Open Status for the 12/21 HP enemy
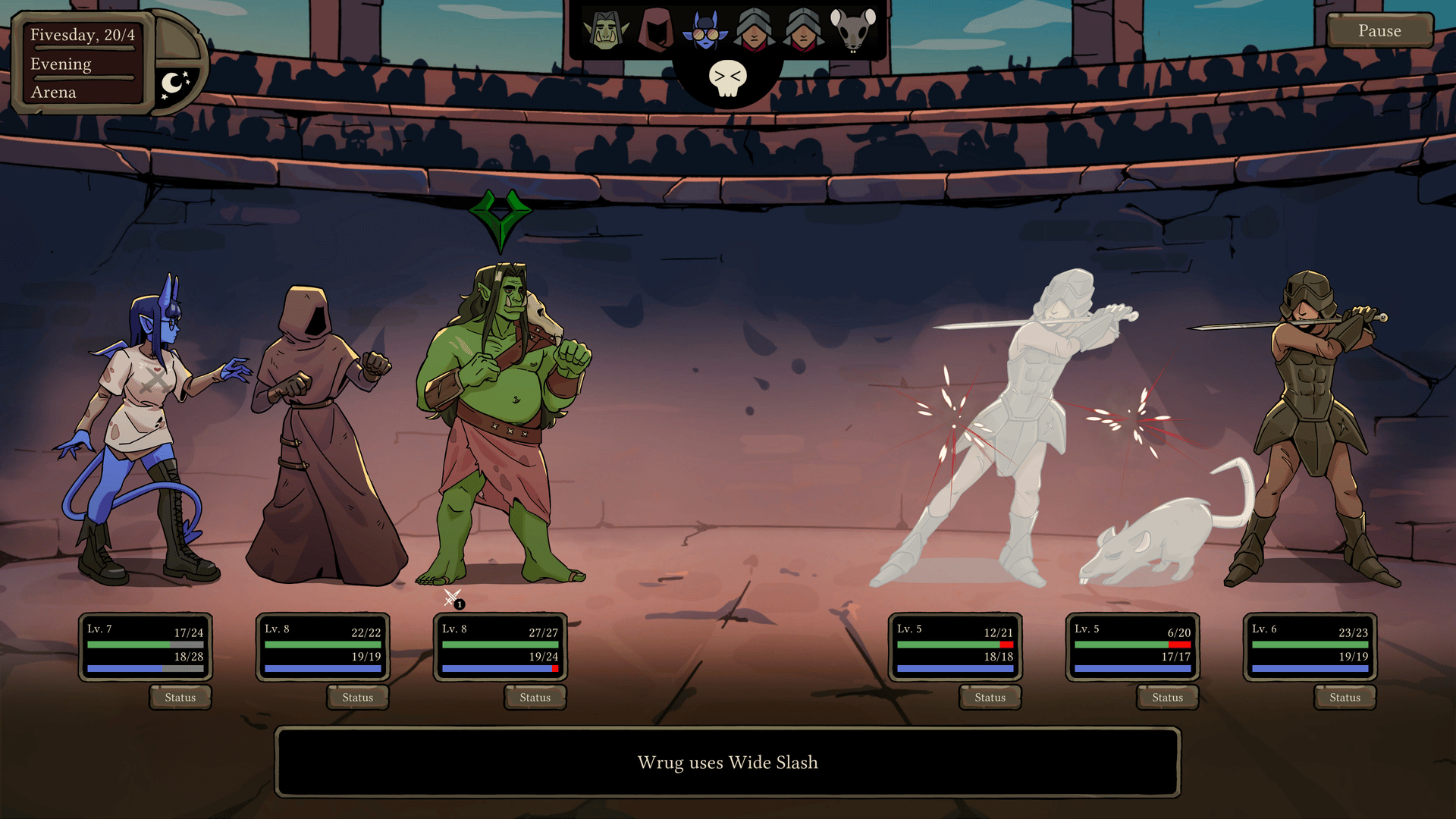1456x819 pixels. (990, 698)
